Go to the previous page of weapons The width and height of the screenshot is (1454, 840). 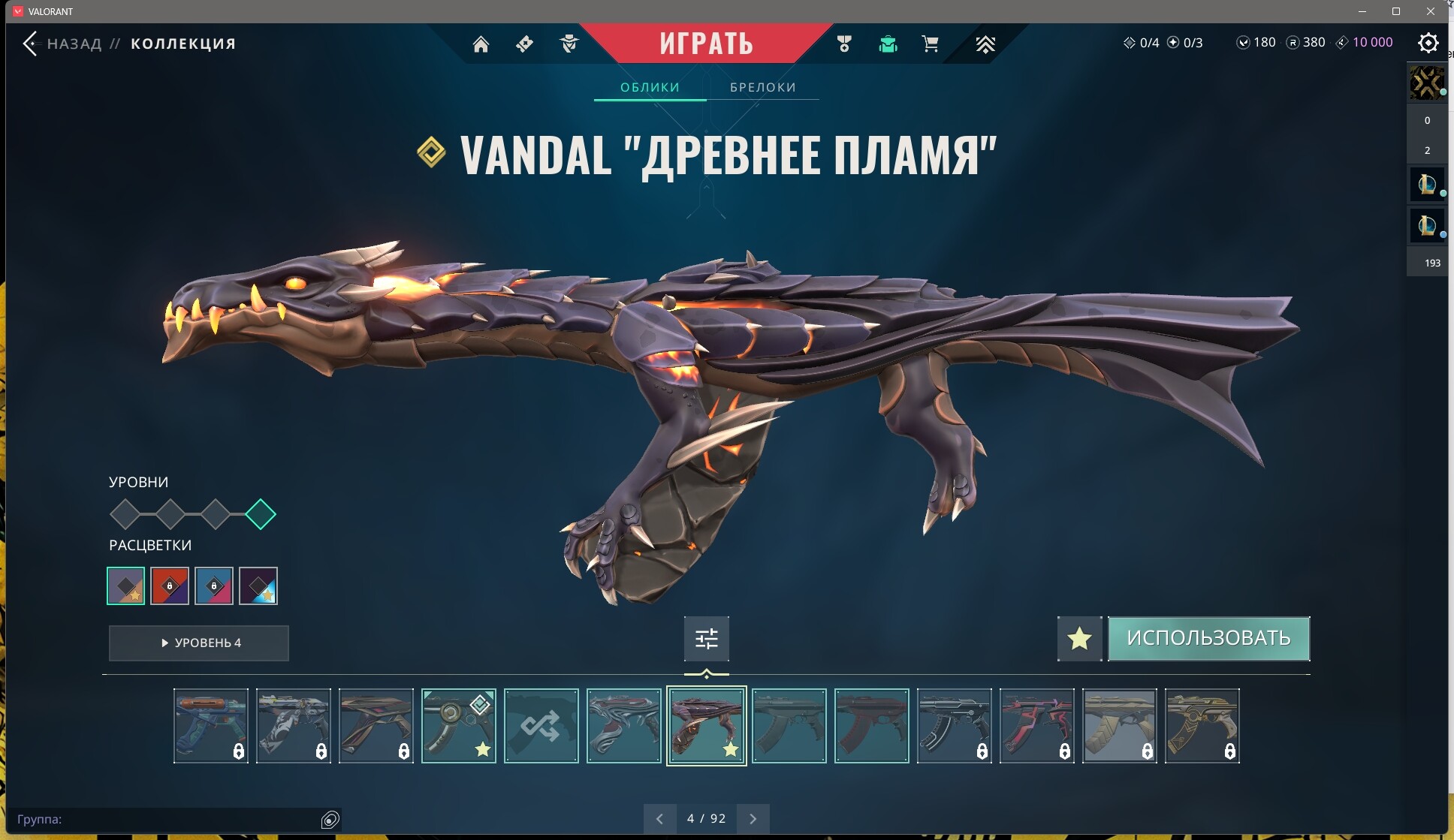click(661, 818)
